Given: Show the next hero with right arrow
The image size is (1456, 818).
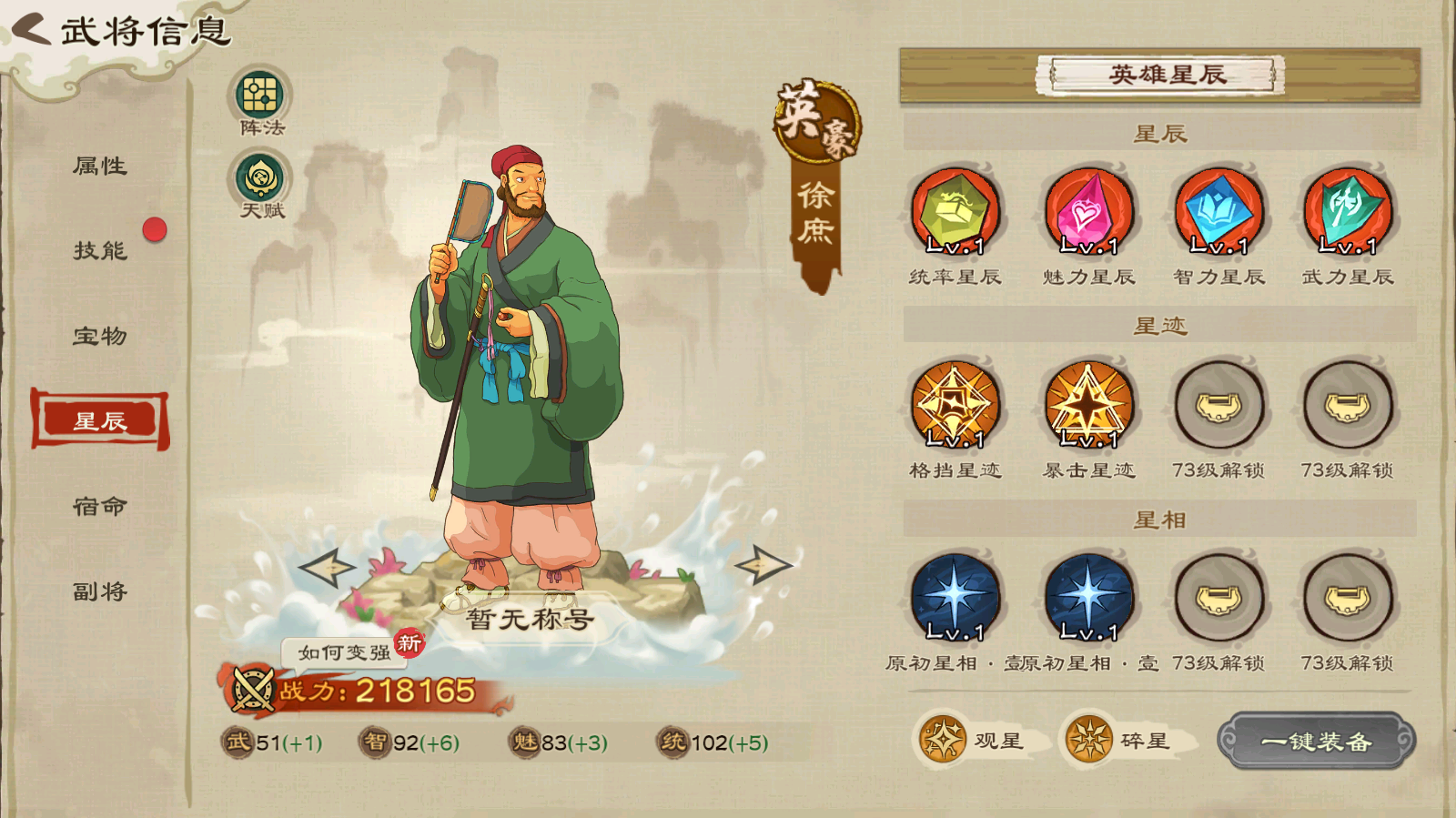Looking at the screenshot, I should coord(763,565).
